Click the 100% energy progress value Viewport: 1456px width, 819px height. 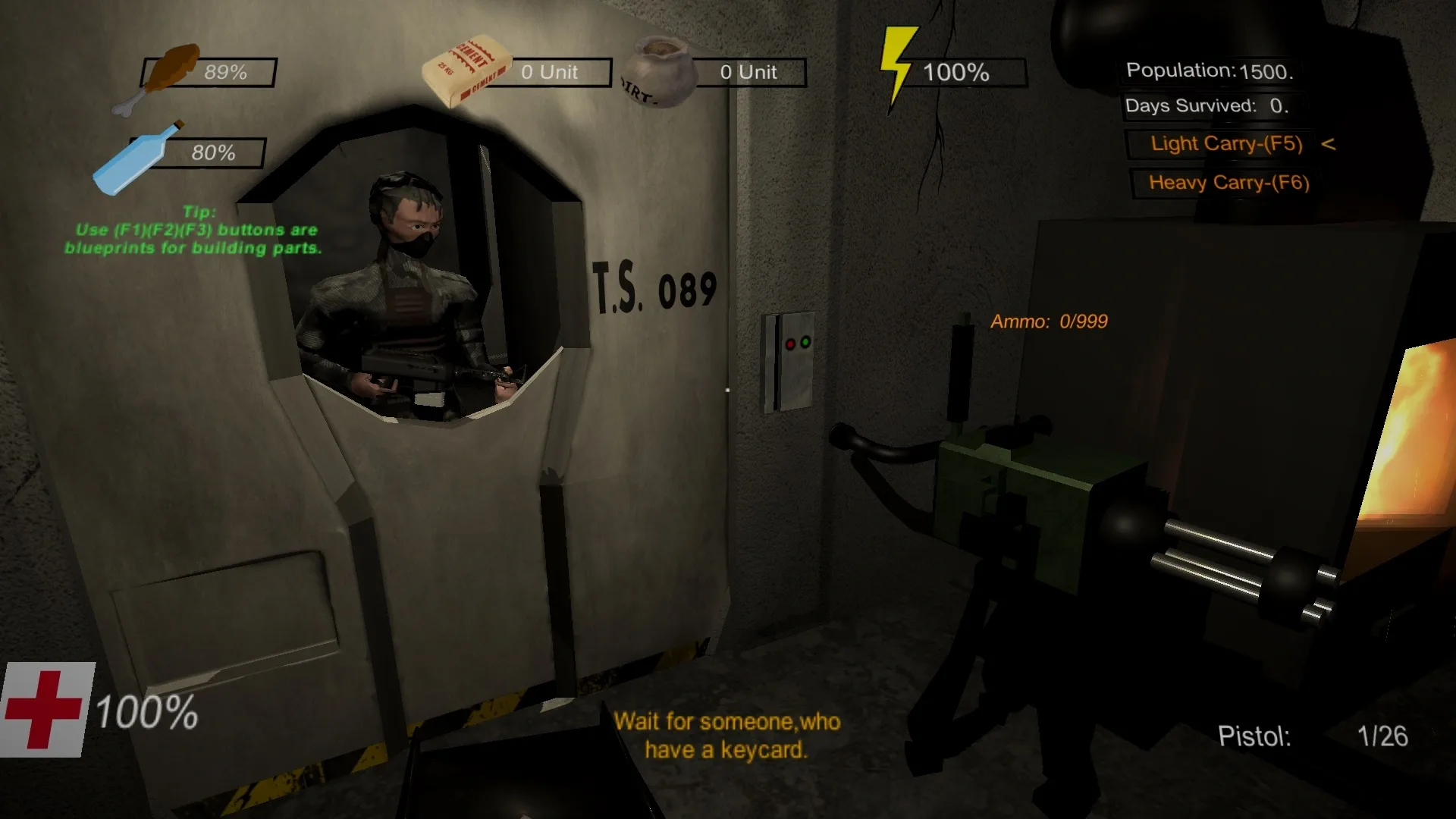click(955, 74)
